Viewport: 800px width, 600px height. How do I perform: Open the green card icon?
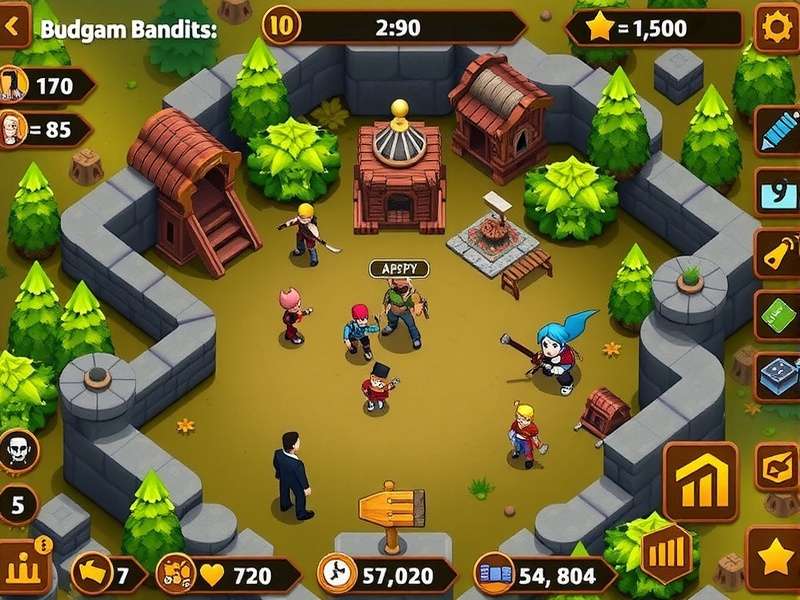pyautogui.click(x=778, y=316)
